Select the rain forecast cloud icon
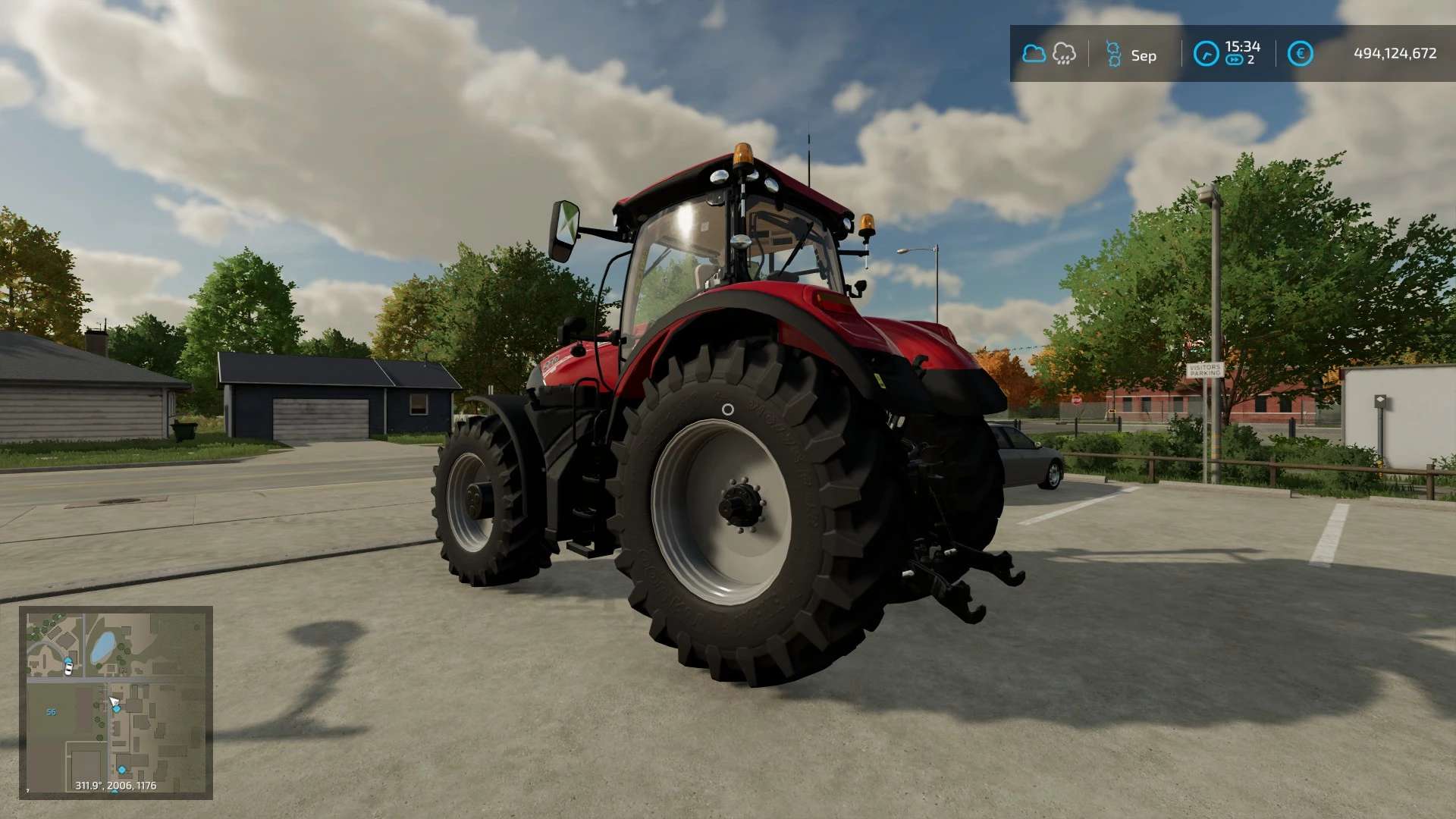This screenshot has width=1456, height=819. click(1064, 54)
